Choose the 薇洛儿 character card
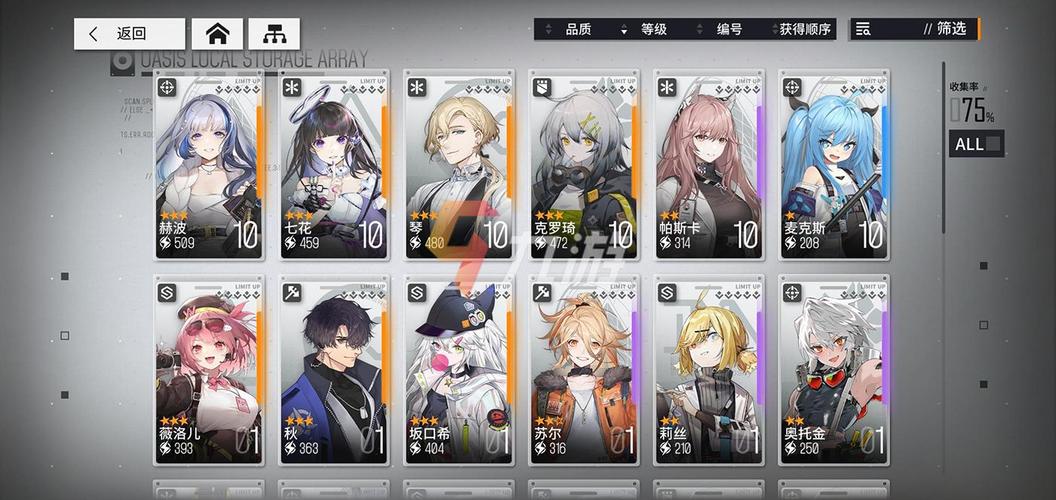The image size is (1056, 500). coord(209,370)
